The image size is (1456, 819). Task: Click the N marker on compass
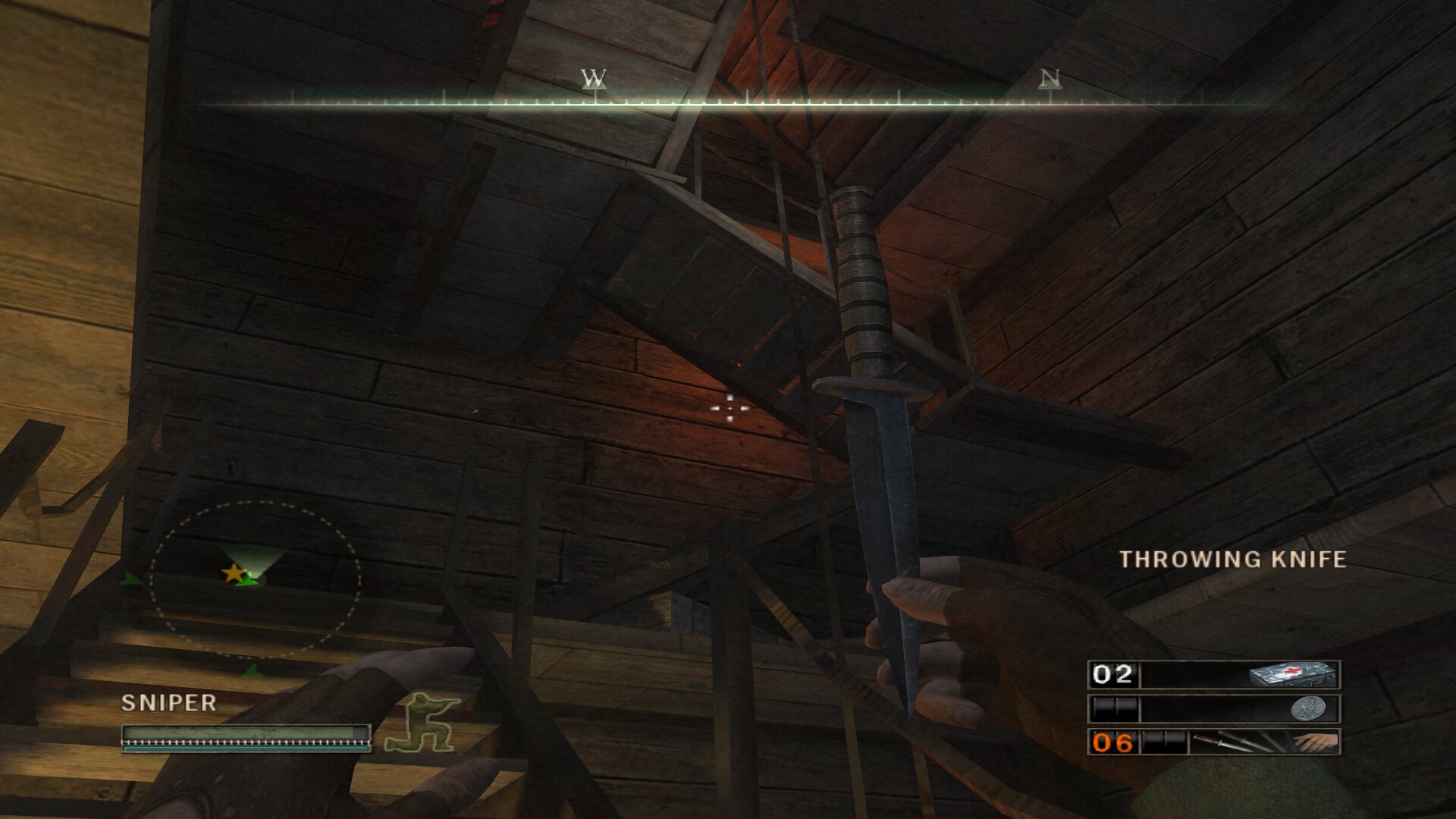click(x=1050, y=79)
